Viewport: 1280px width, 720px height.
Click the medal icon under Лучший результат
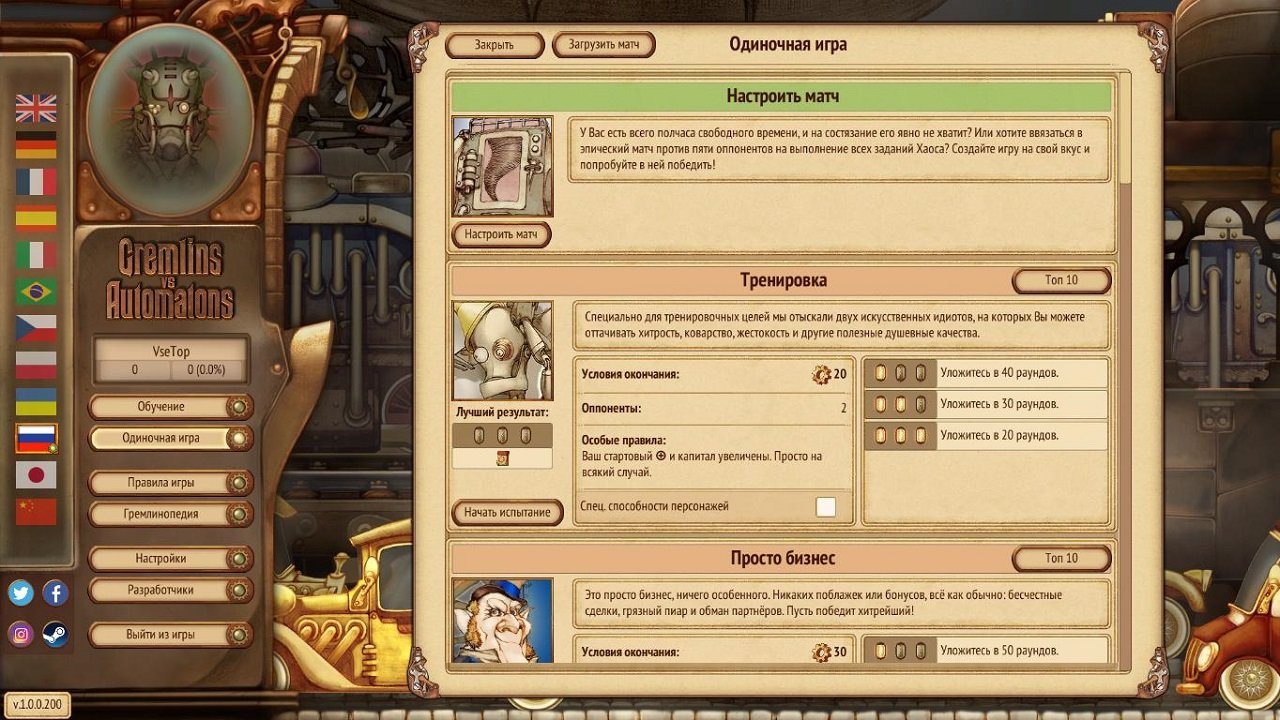[501, 457]
